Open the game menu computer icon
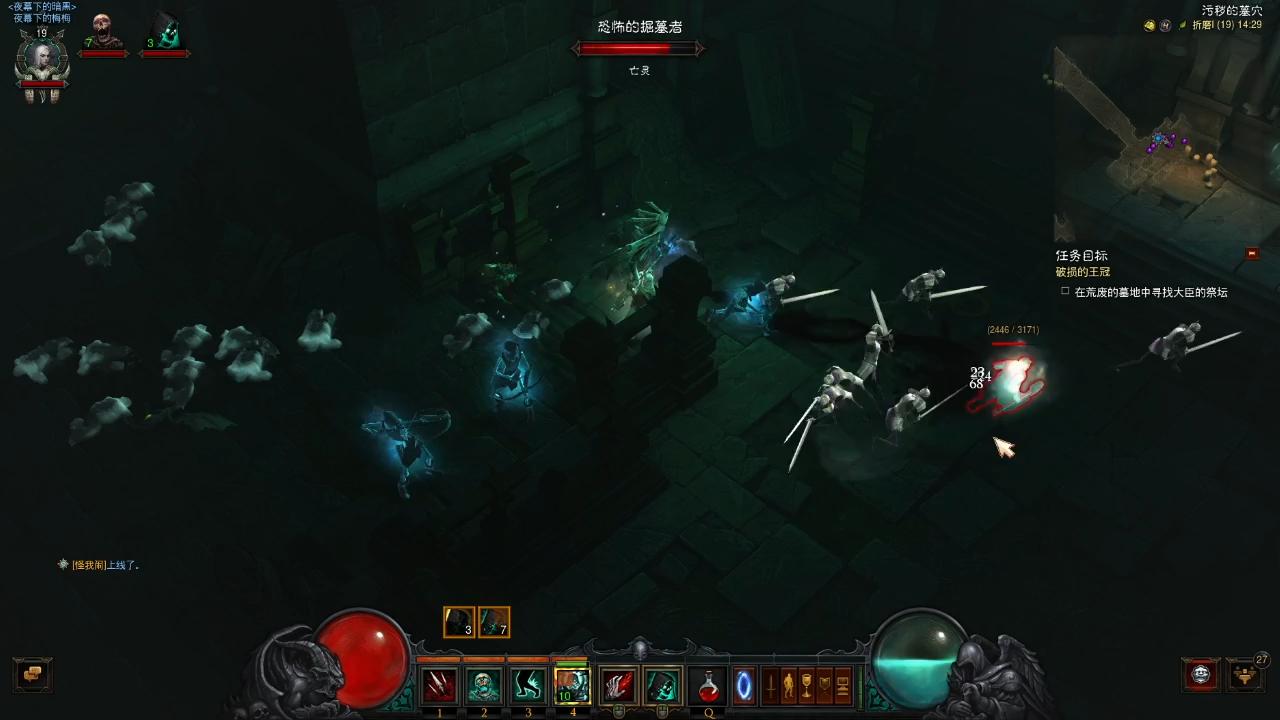 tap(842, 686)
